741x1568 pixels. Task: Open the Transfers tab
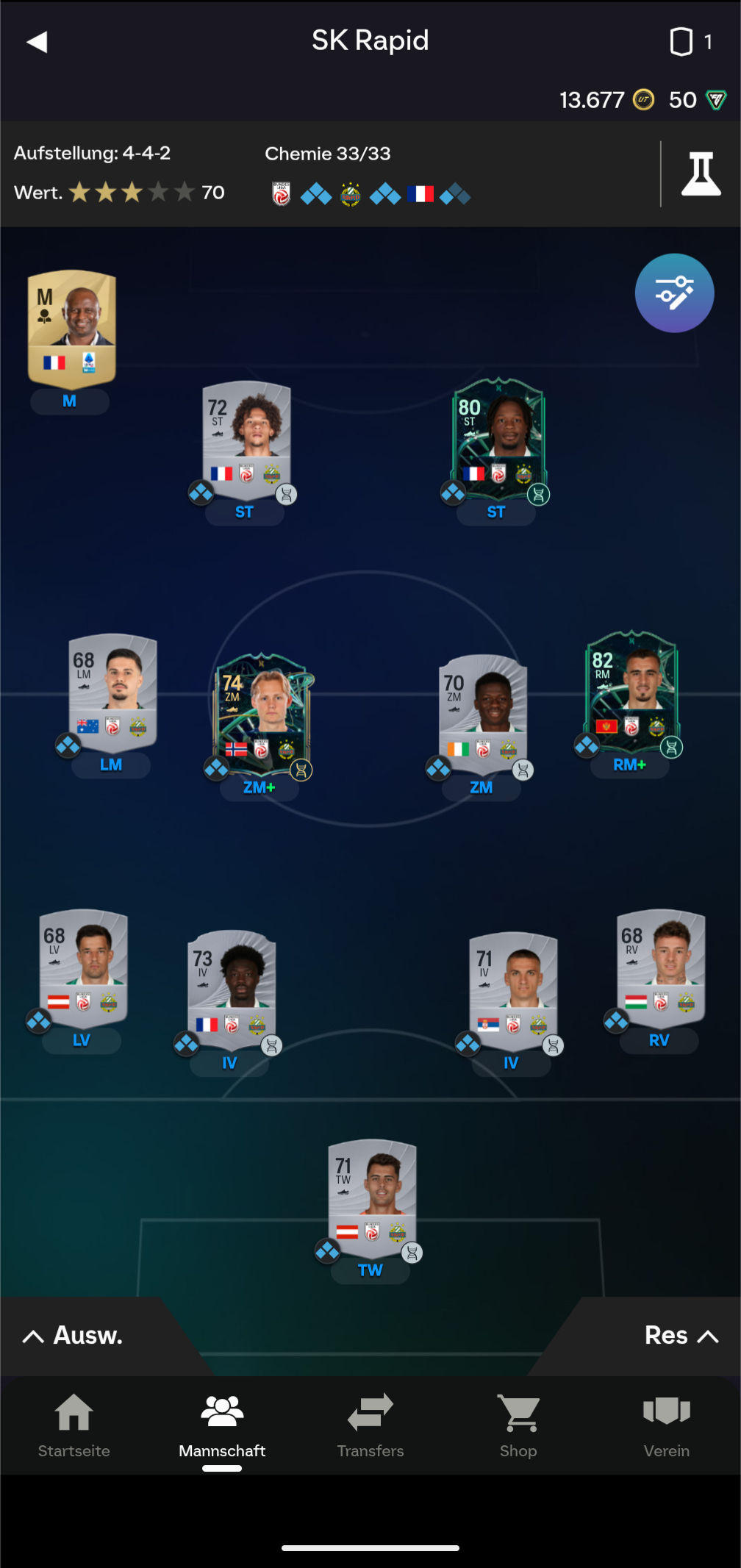(370, 1426)
